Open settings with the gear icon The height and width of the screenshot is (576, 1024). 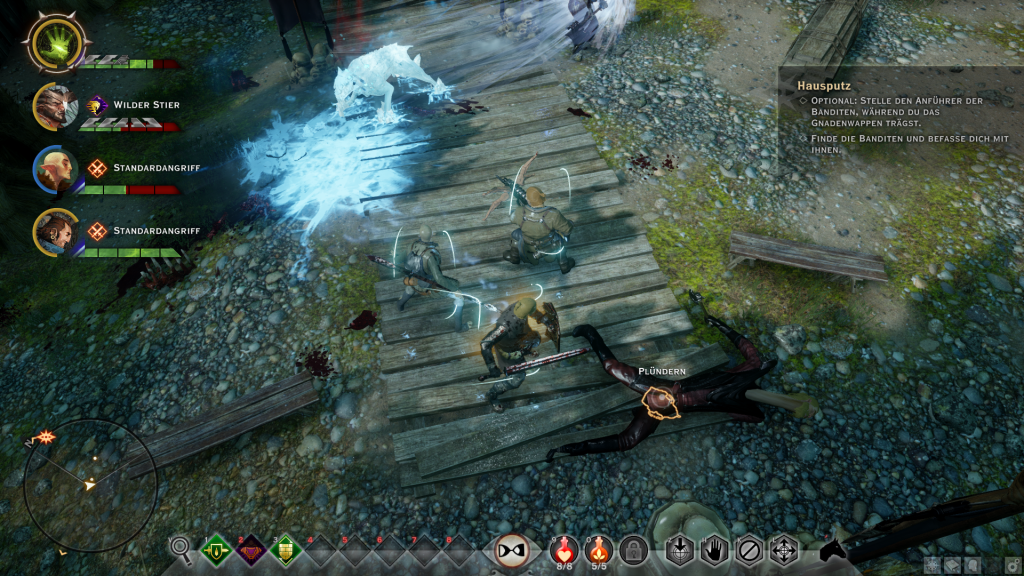(x=1012, y=564)
